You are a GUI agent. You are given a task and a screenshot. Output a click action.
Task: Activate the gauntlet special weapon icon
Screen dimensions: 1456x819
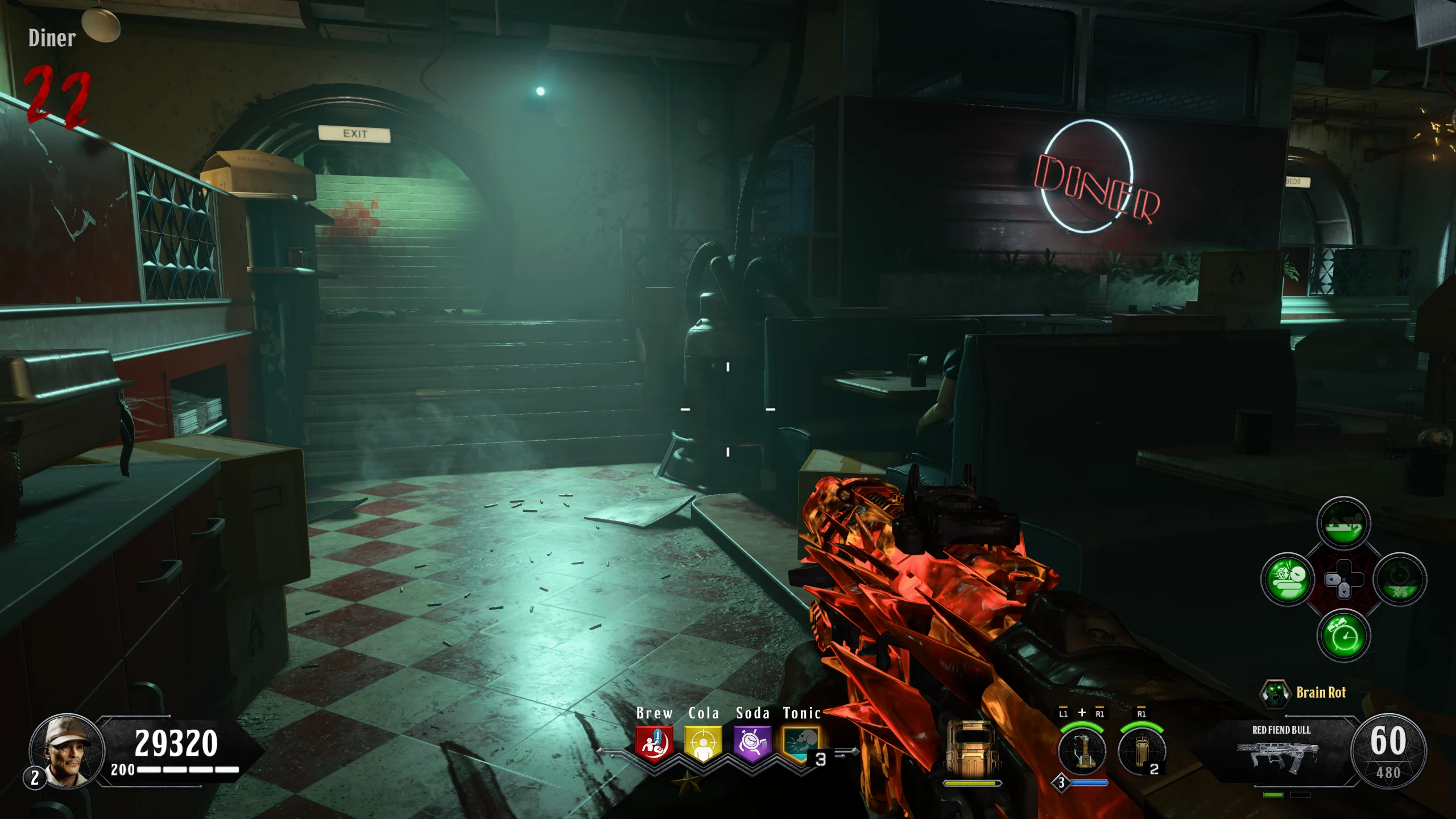pyautogui.click(x=1082, y=751)
